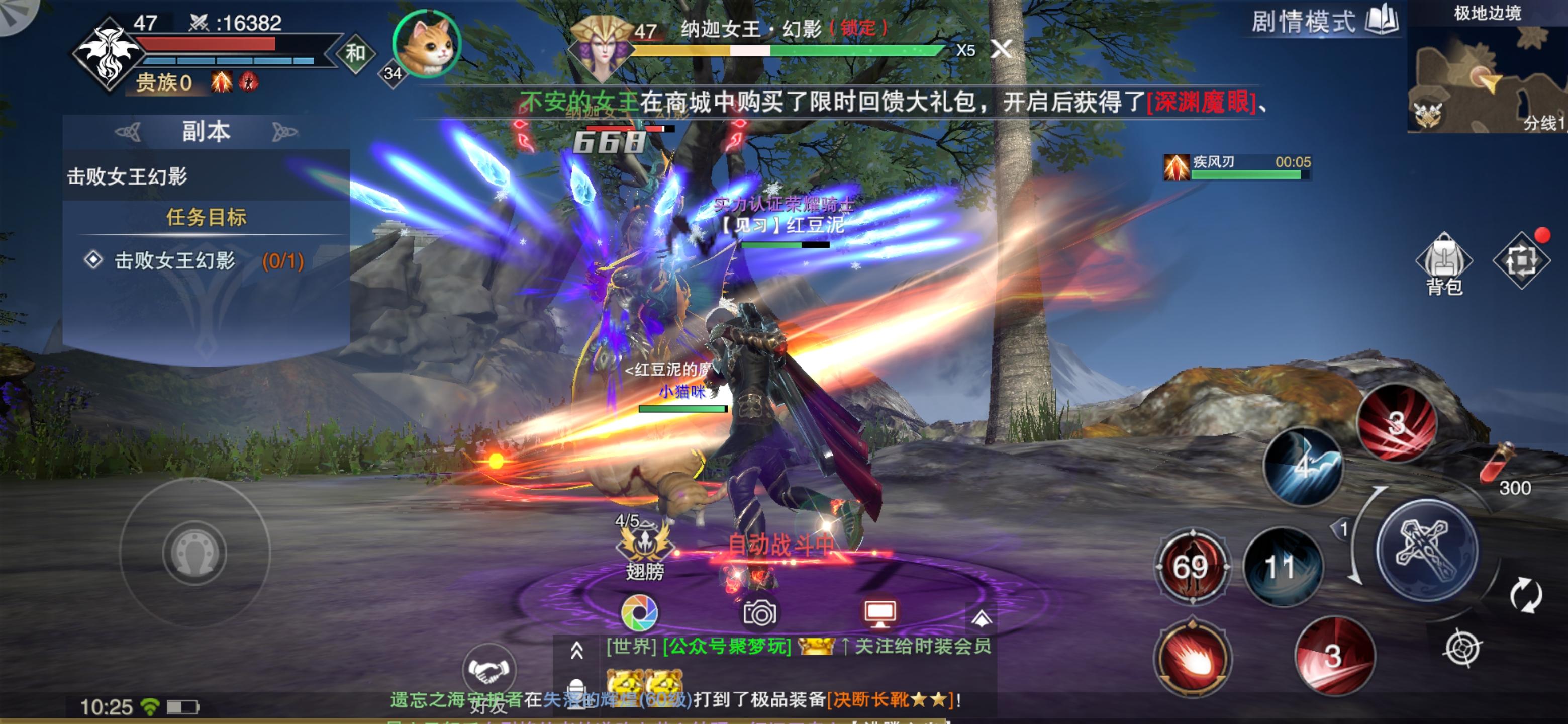
Task: Cast the skill with cooldown 11
Action: click(1282, 567)
